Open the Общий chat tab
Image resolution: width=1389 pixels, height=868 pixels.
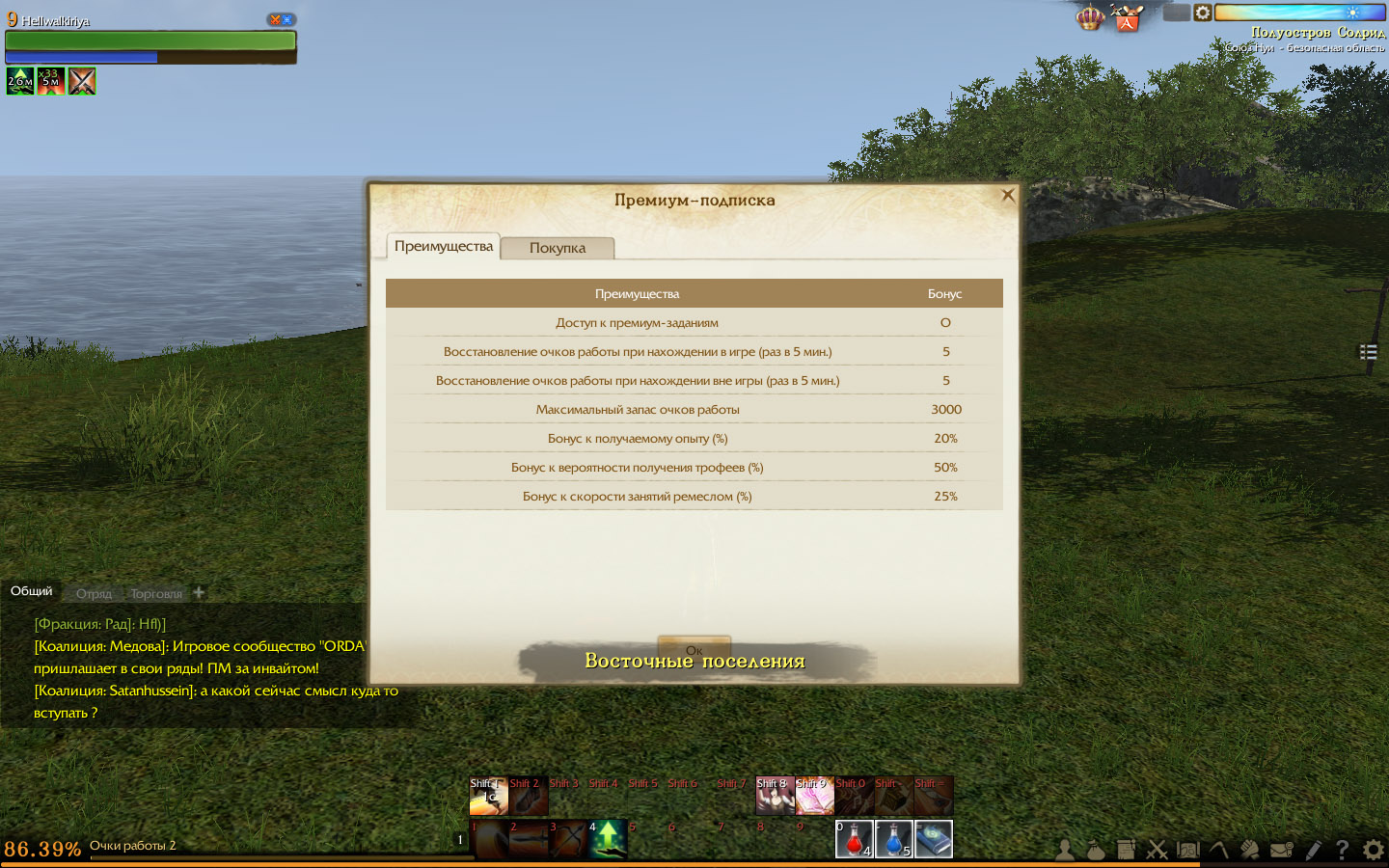pyautogui.click(x=32, y=591)
